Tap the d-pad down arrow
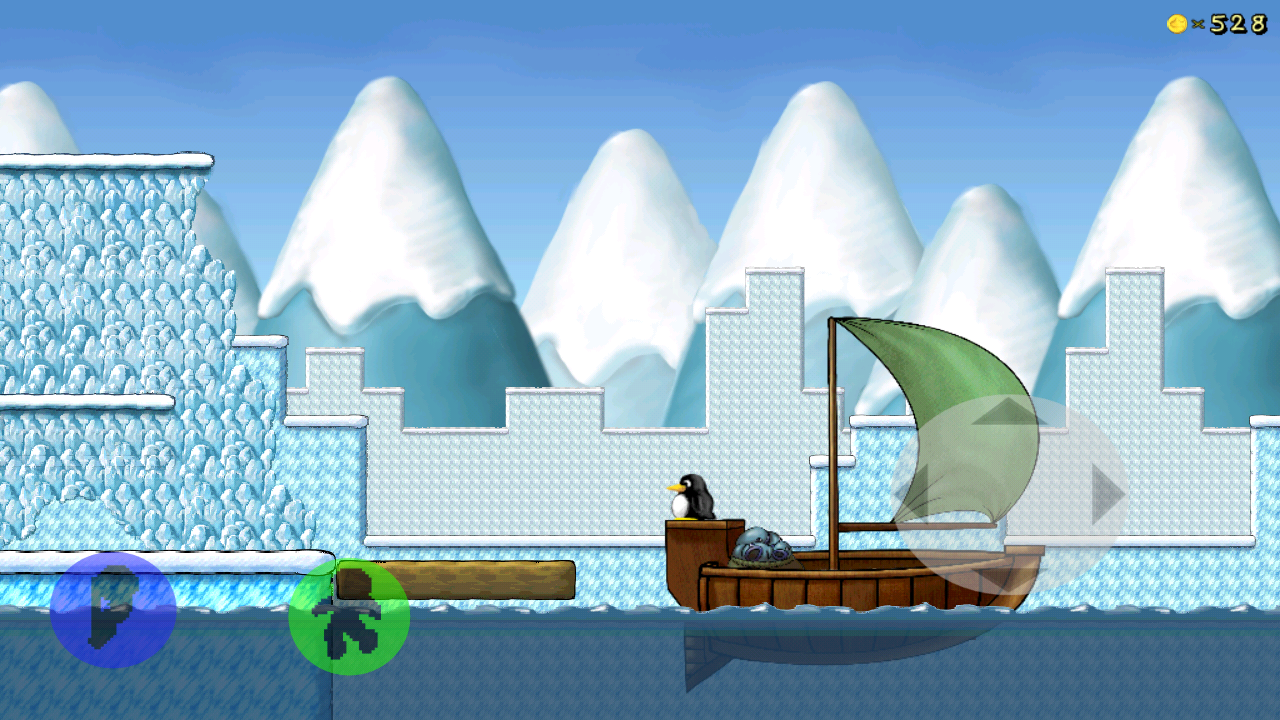 pos(1008,574)
